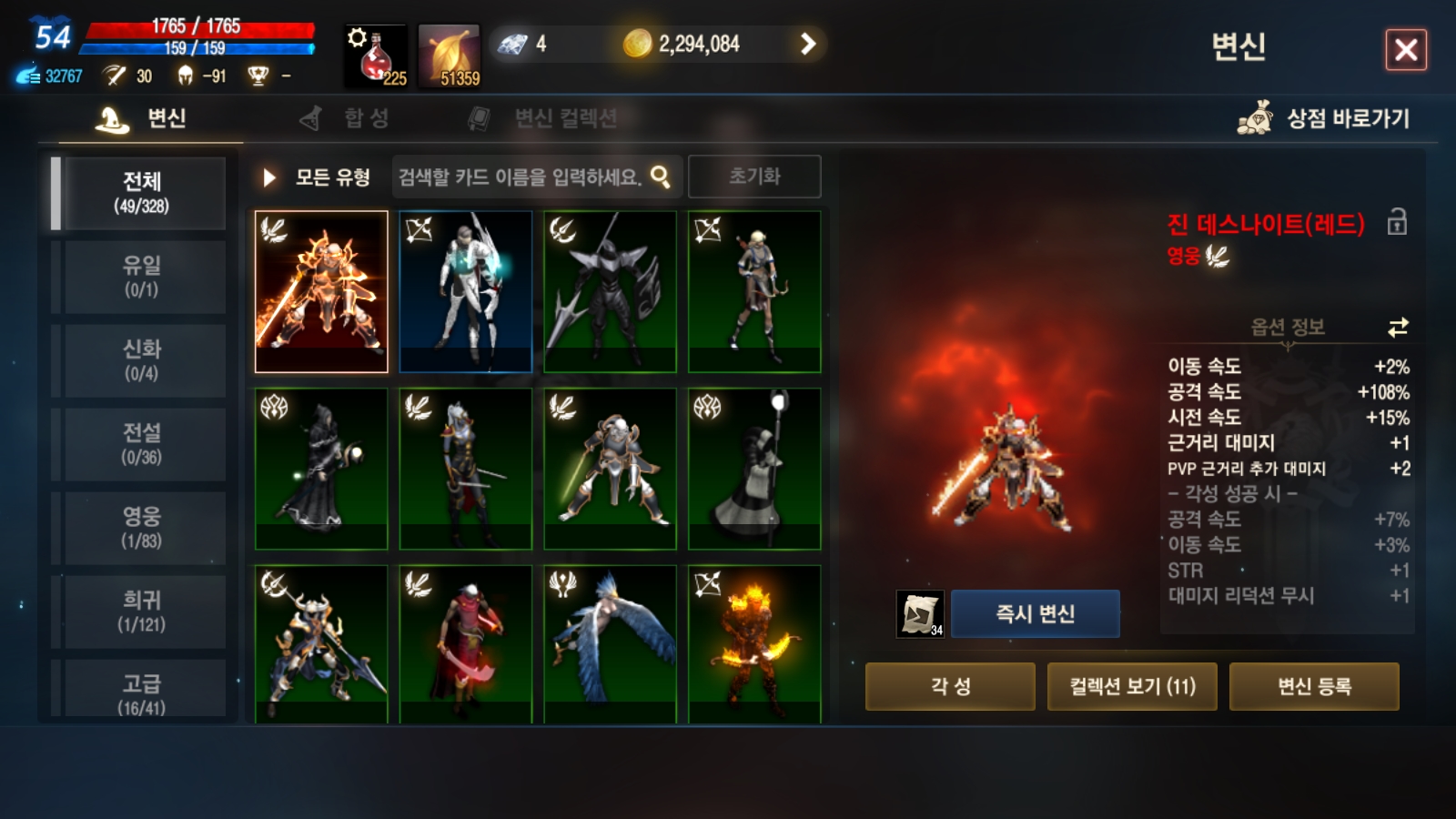Toggle the 옵션 정보 swap arrows

(x=1398, y=328)
